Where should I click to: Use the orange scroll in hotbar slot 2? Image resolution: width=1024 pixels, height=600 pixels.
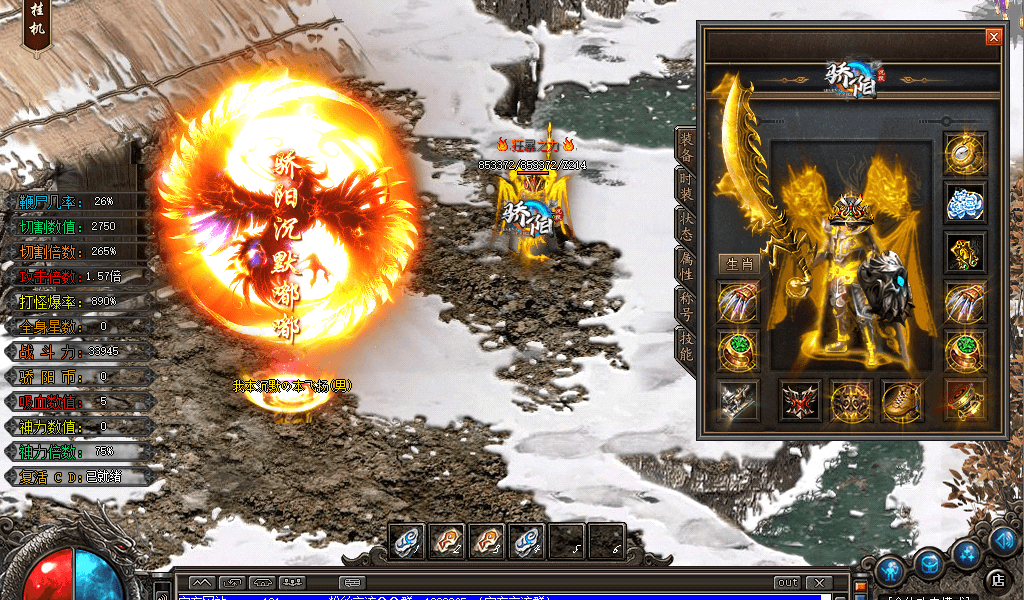(447, 542)
